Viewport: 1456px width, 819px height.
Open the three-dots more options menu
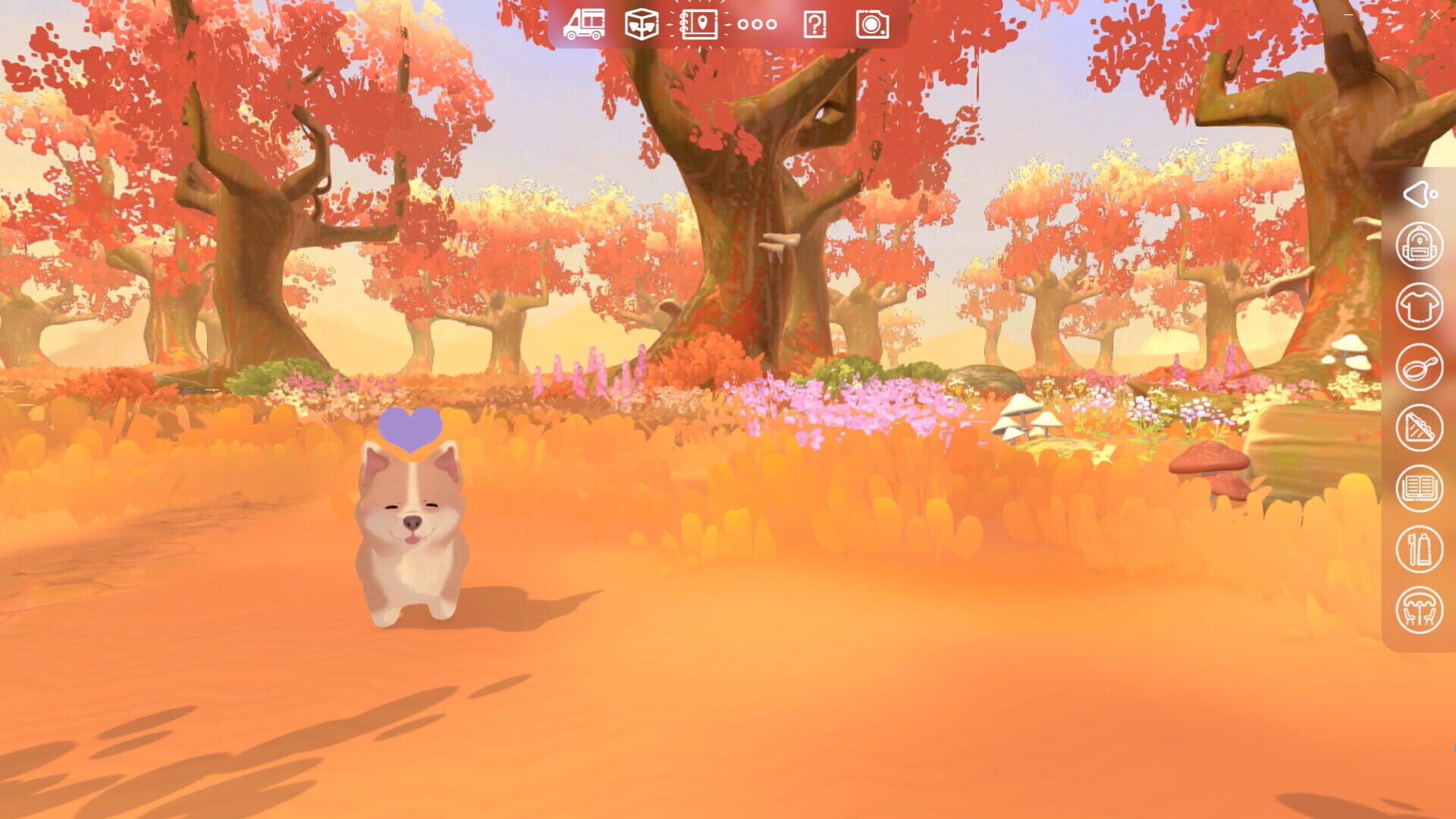(757, 24)
